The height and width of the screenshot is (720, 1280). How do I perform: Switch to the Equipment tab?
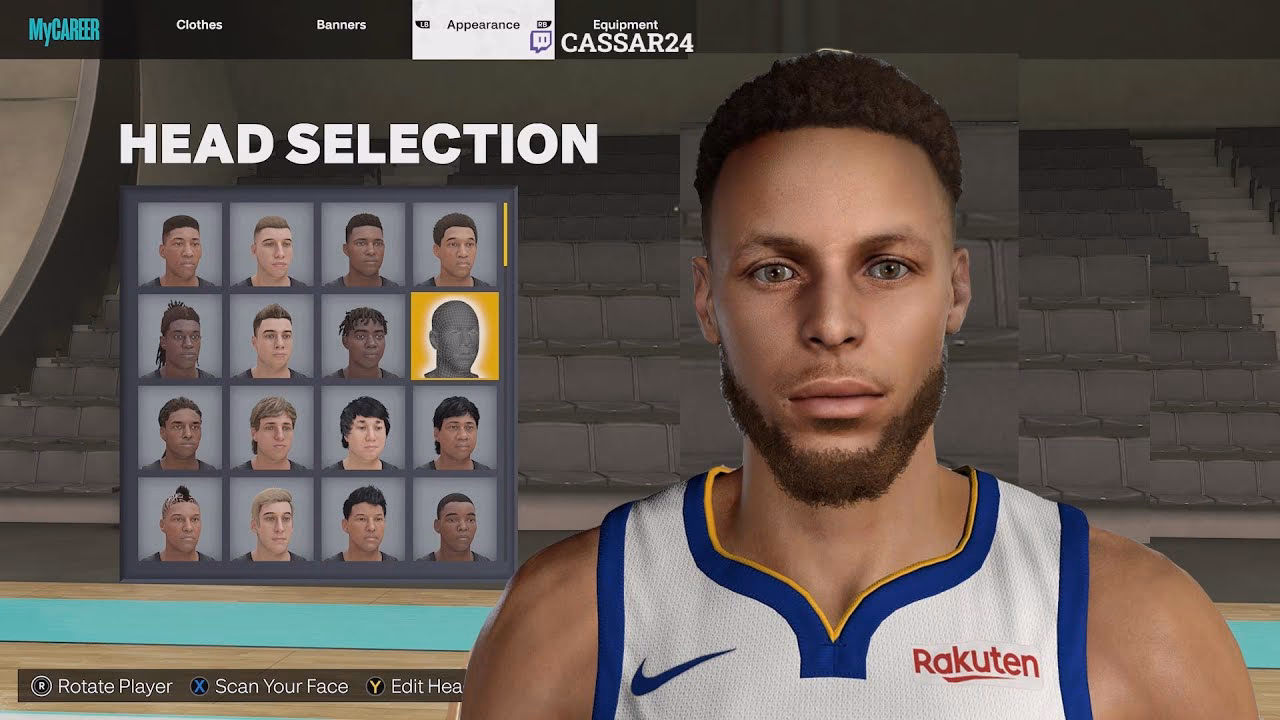point(626,24)
